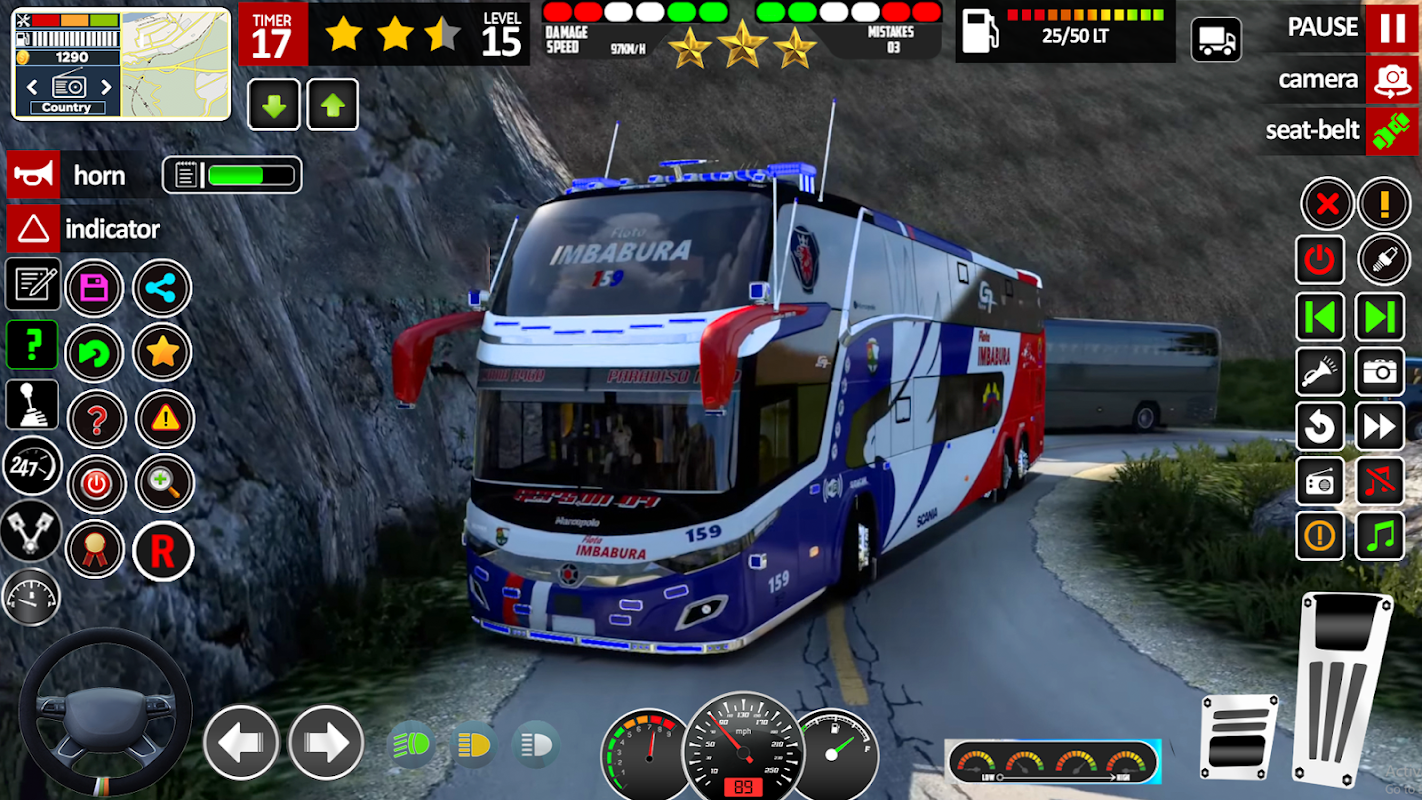Viewport: 1422px width, 800px height.
Task: Click the green down arrow button
Action: click(273, 105)
